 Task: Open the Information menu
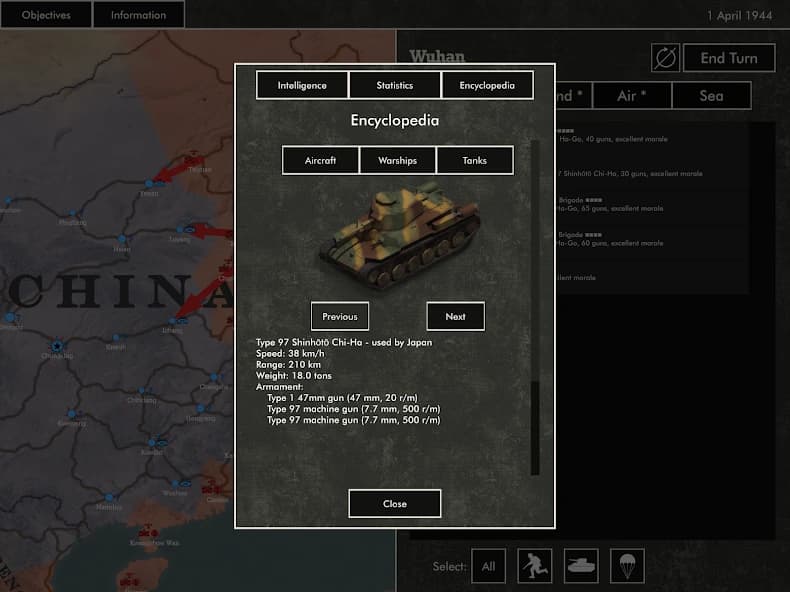pos(139,15)
